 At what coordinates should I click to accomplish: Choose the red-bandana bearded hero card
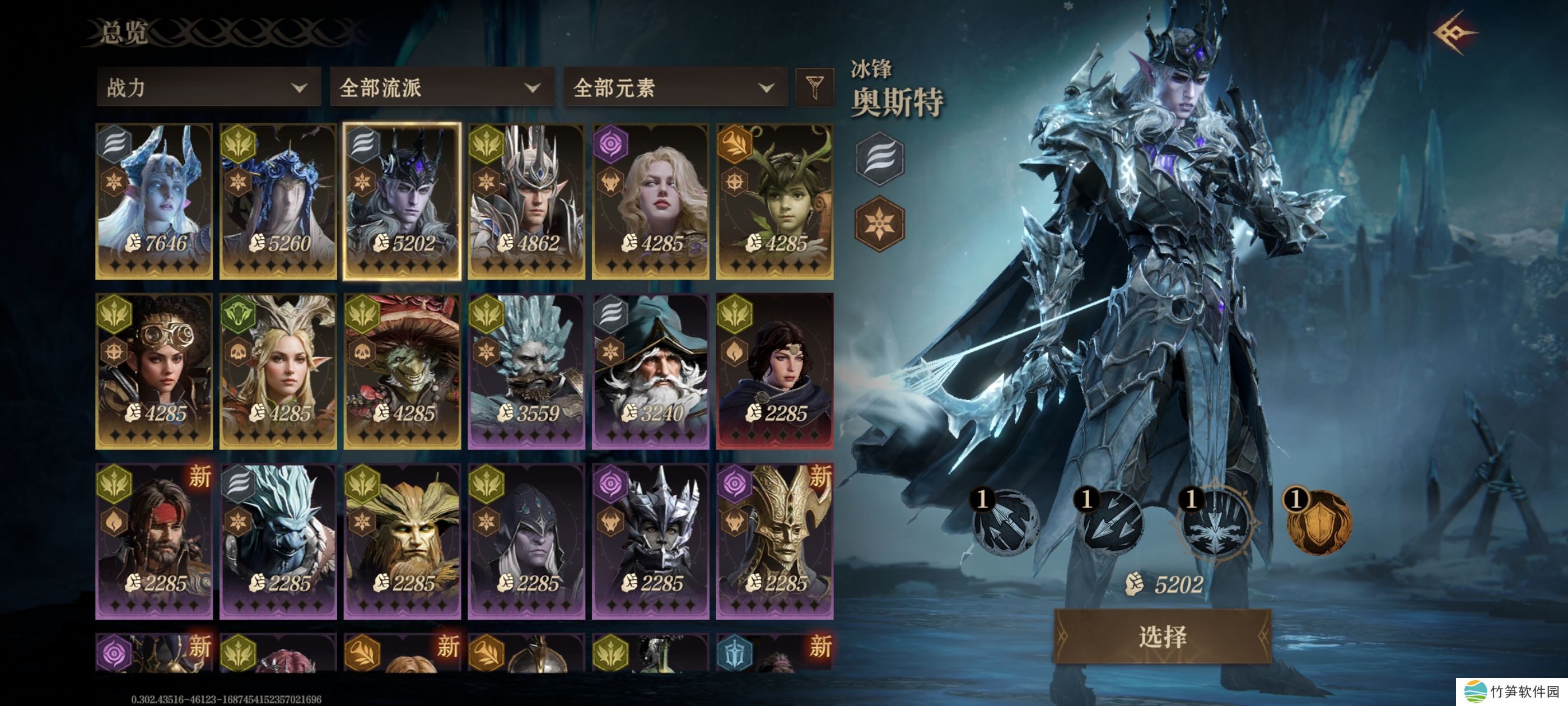tap(154, 541)
